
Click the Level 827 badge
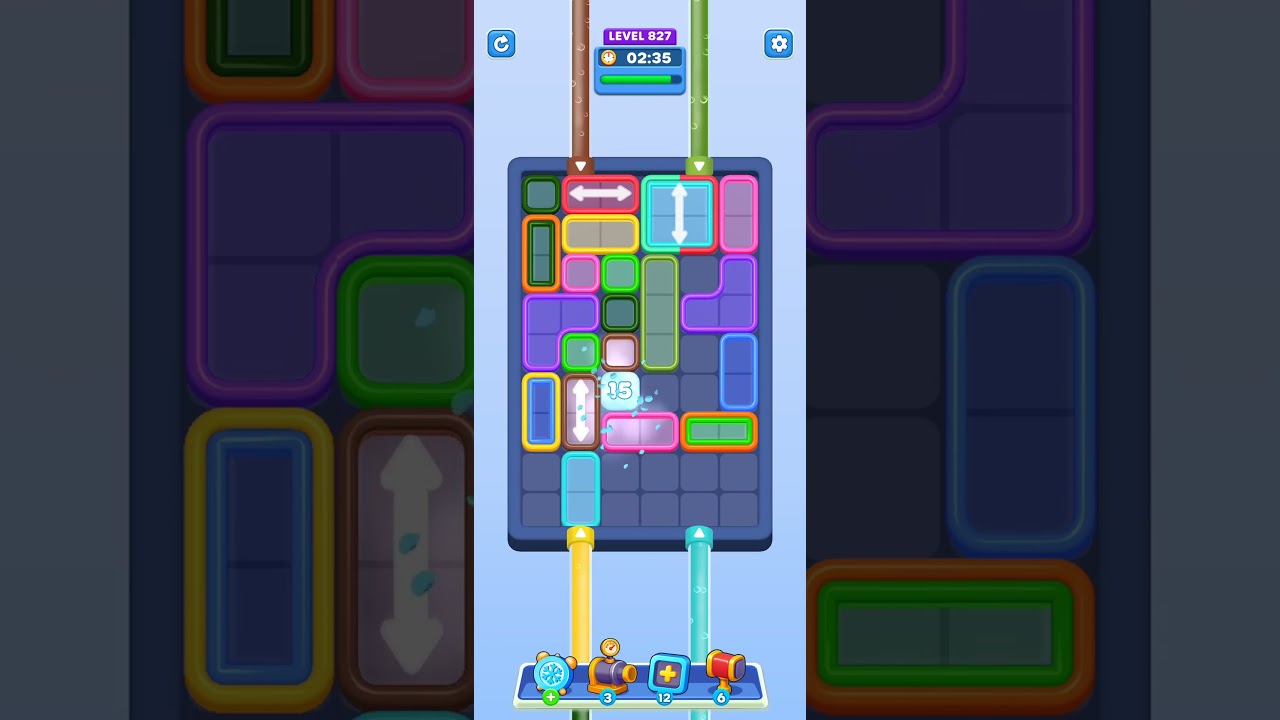[640, 36]
